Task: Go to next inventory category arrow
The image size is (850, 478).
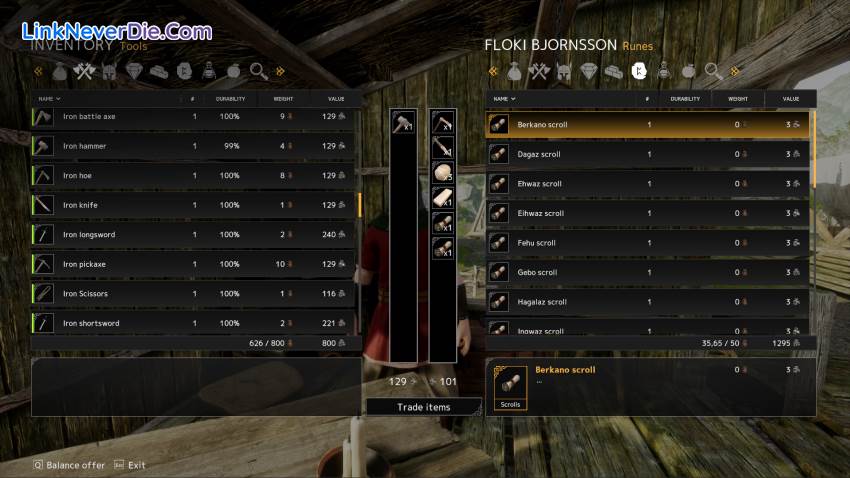Action: 281,71
